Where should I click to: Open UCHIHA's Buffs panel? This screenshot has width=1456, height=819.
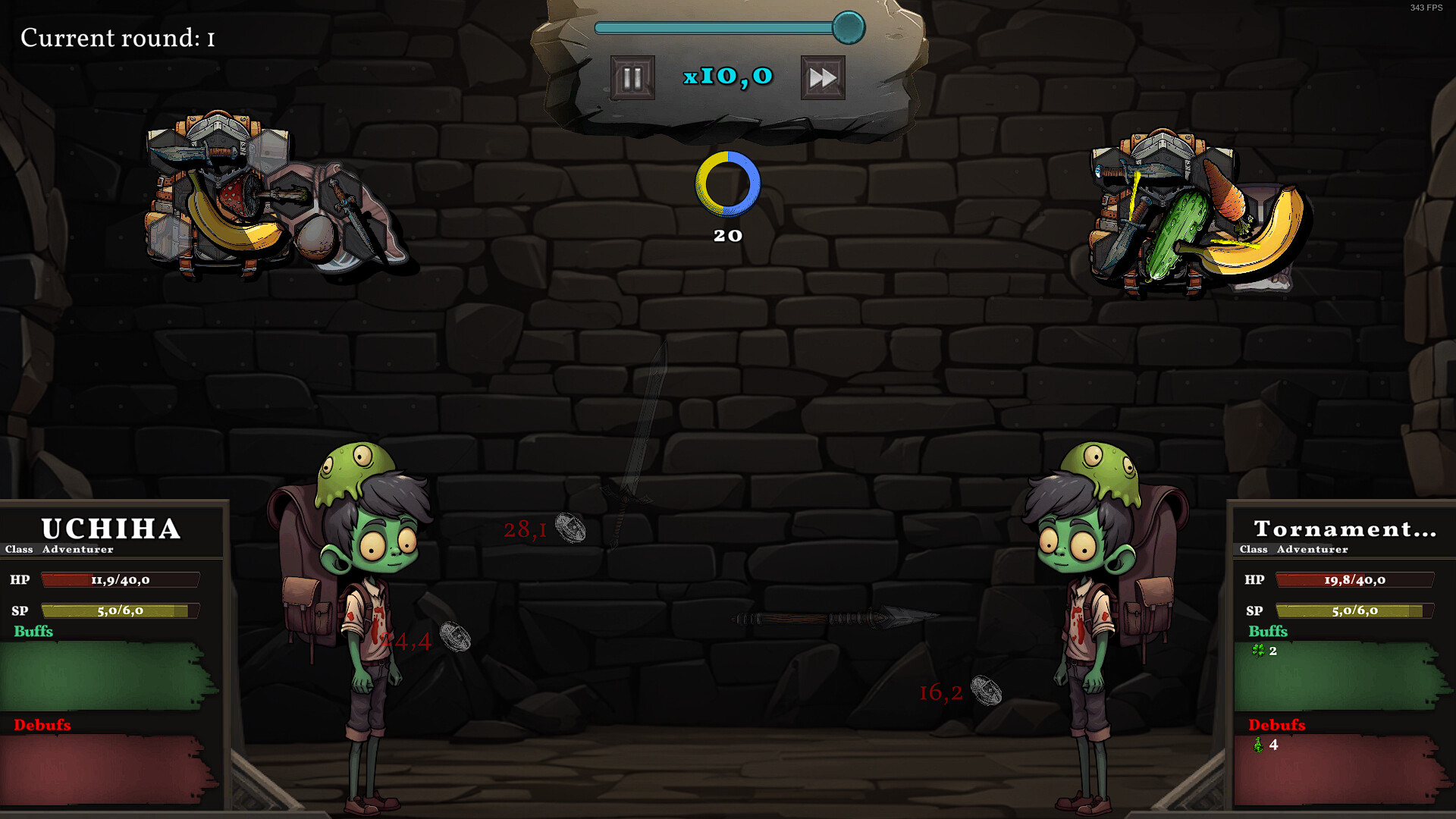tap(32, 631)
